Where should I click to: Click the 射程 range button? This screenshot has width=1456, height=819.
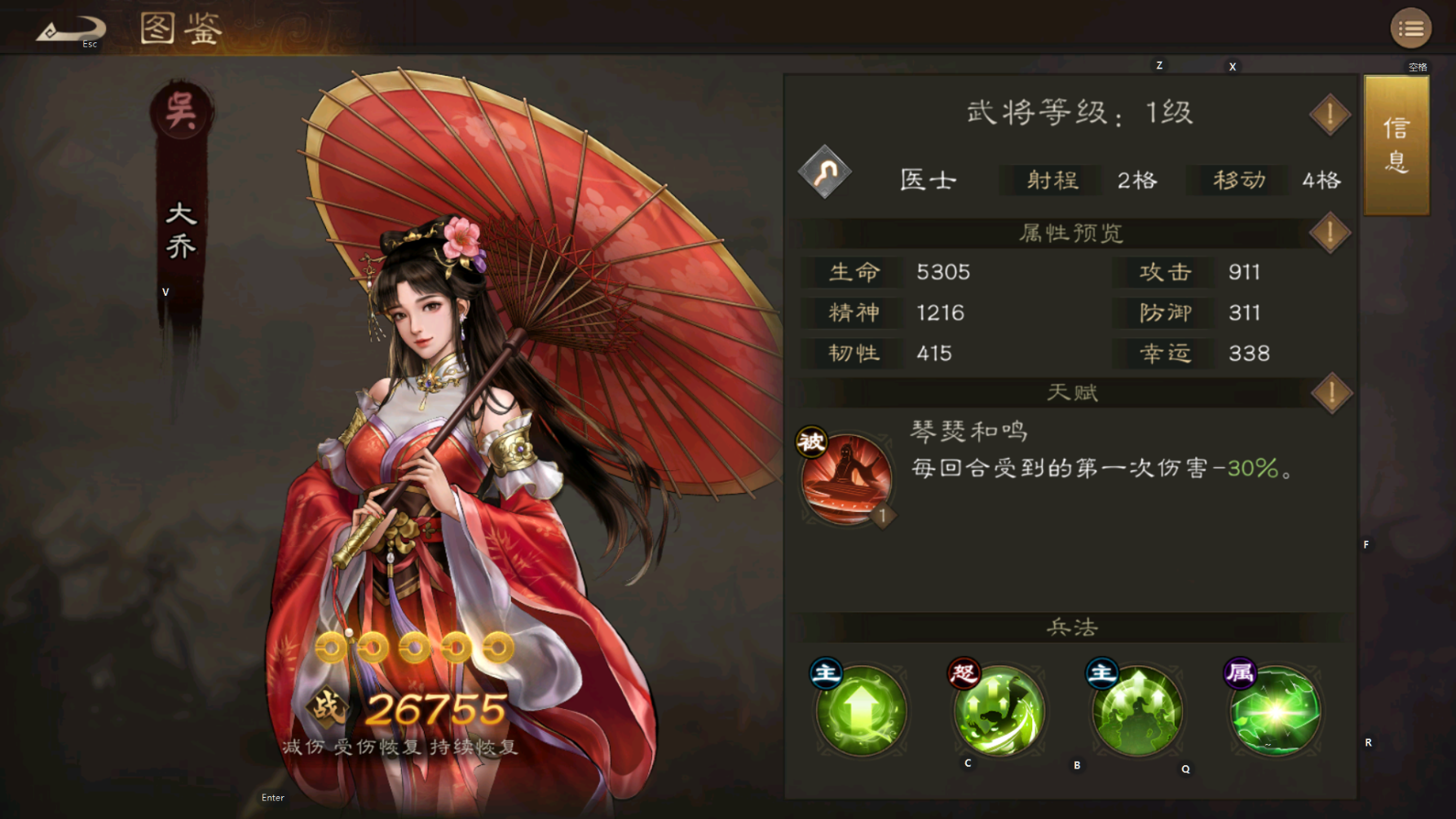pos(1048,181)
